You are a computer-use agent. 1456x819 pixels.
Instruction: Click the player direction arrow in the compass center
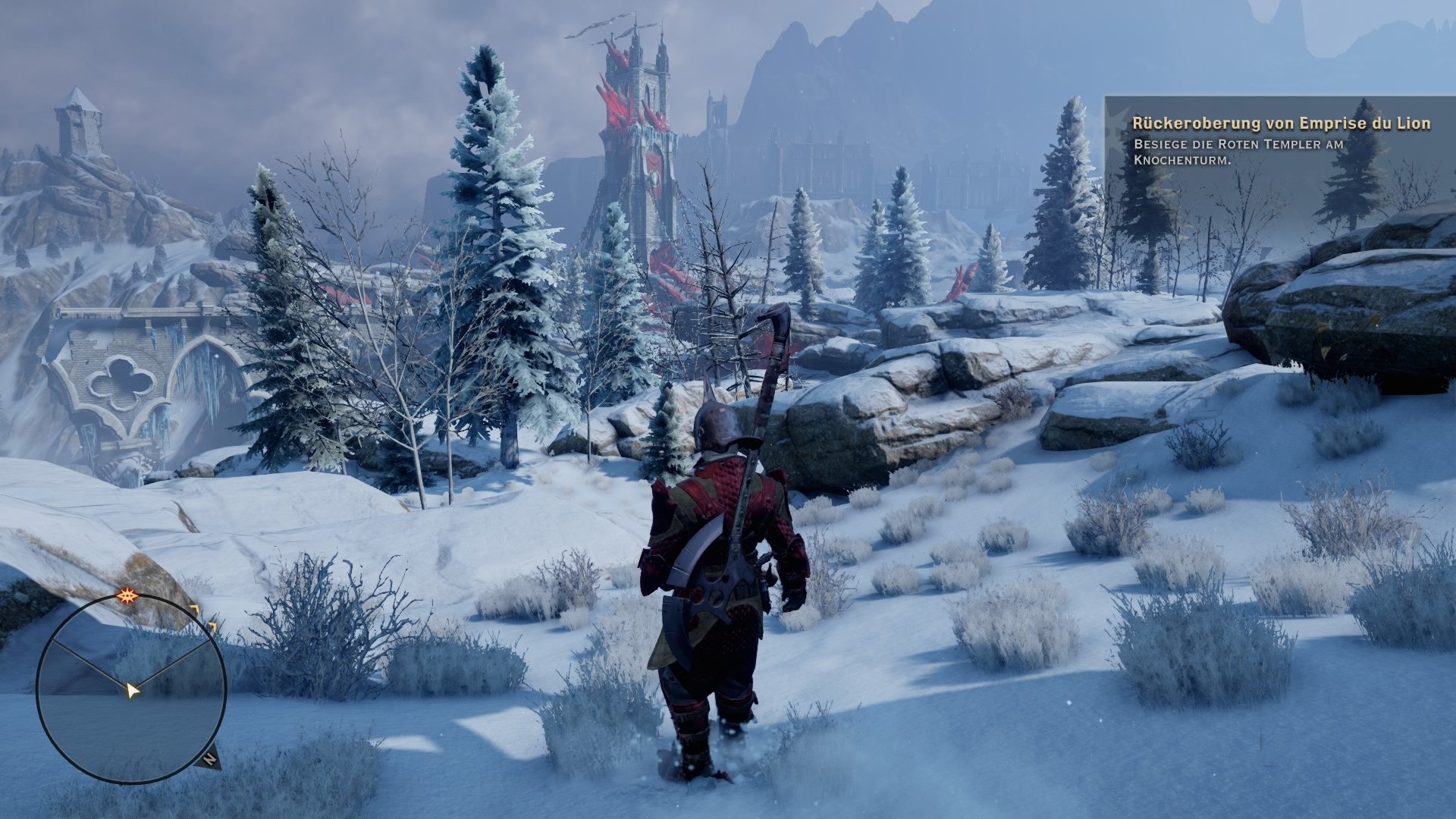pyautogui.click(x=133, y=690)
